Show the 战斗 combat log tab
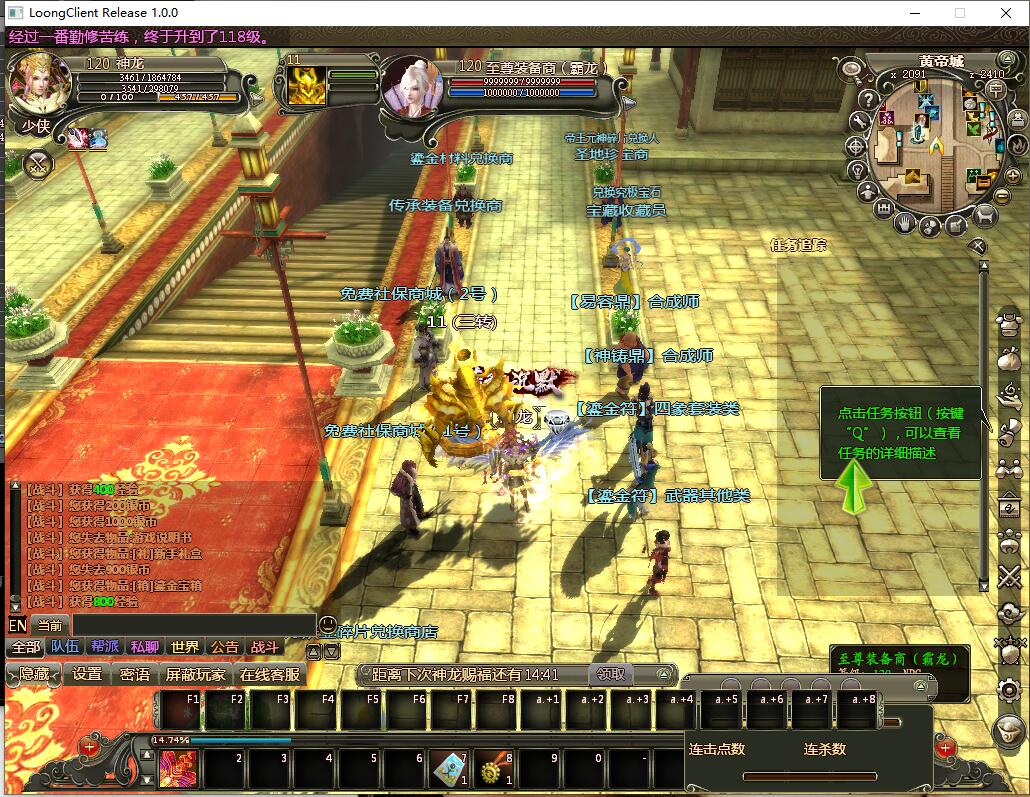The width and height of the screenshot is (1030, 797). click(264, 647)
